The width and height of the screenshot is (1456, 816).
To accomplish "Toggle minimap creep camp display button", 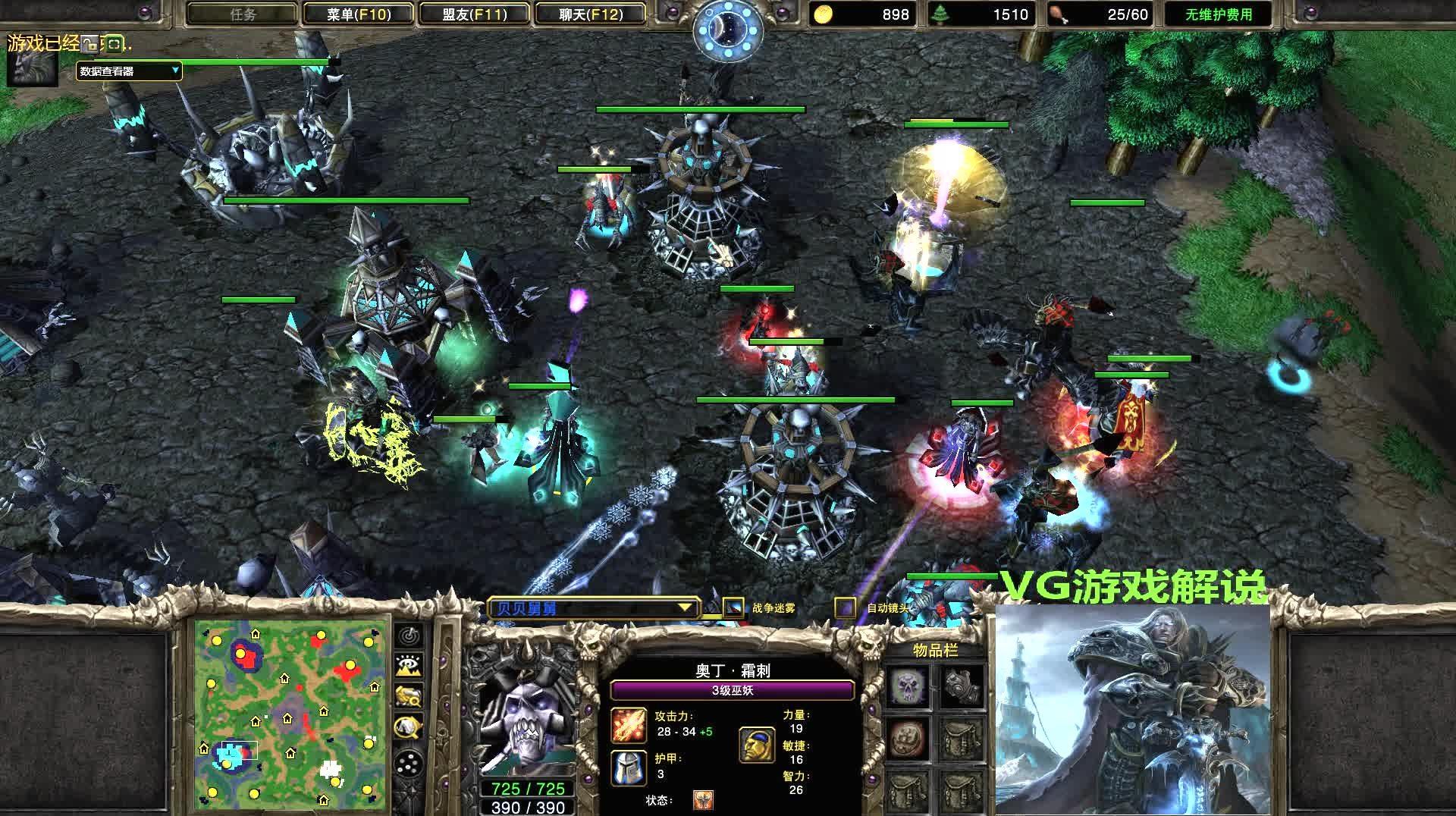I will pyautogui.click(x=409, y=727).
